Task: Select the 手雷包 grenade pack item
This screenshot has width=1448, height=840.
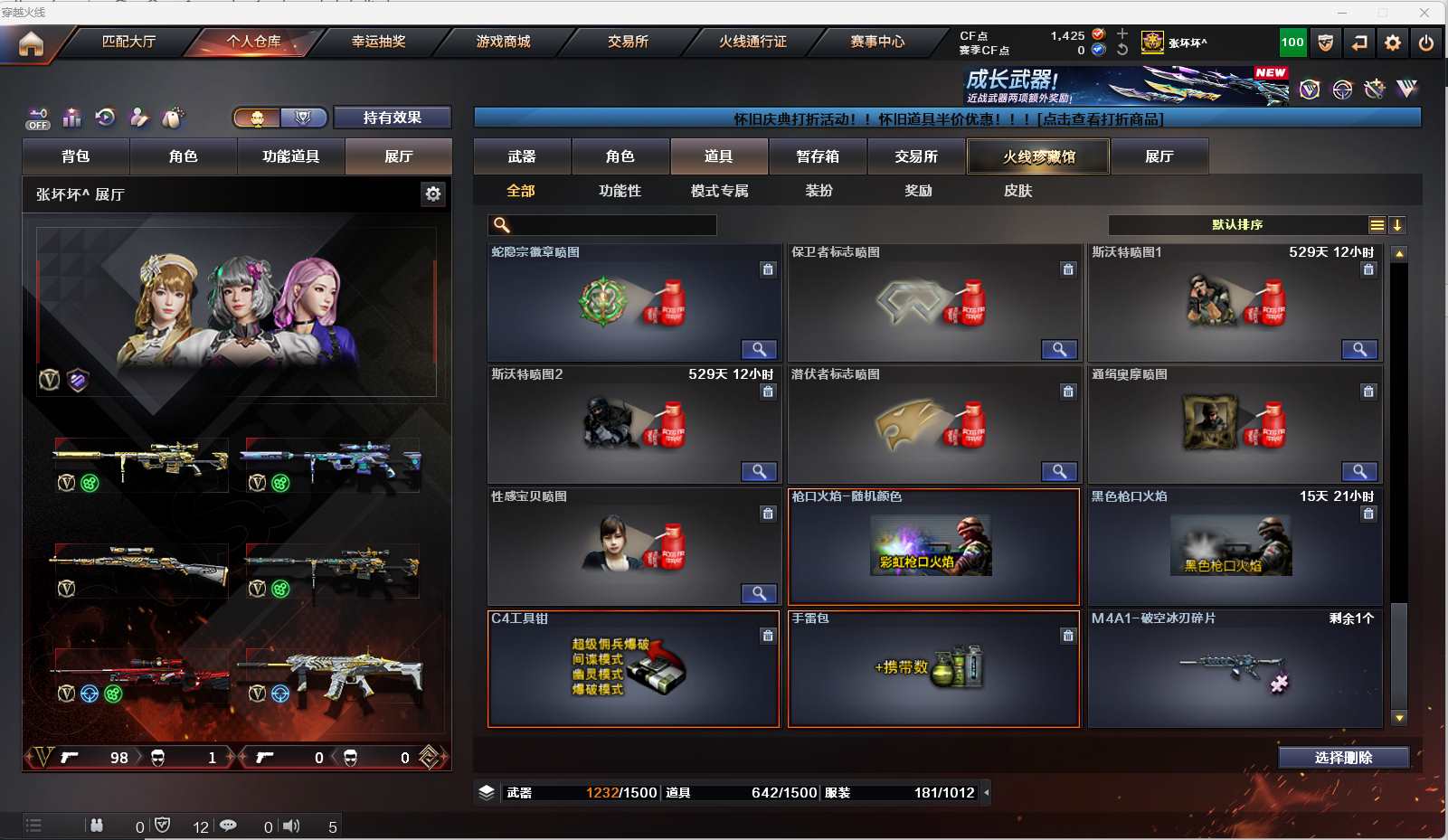Action: pos(933,669)
